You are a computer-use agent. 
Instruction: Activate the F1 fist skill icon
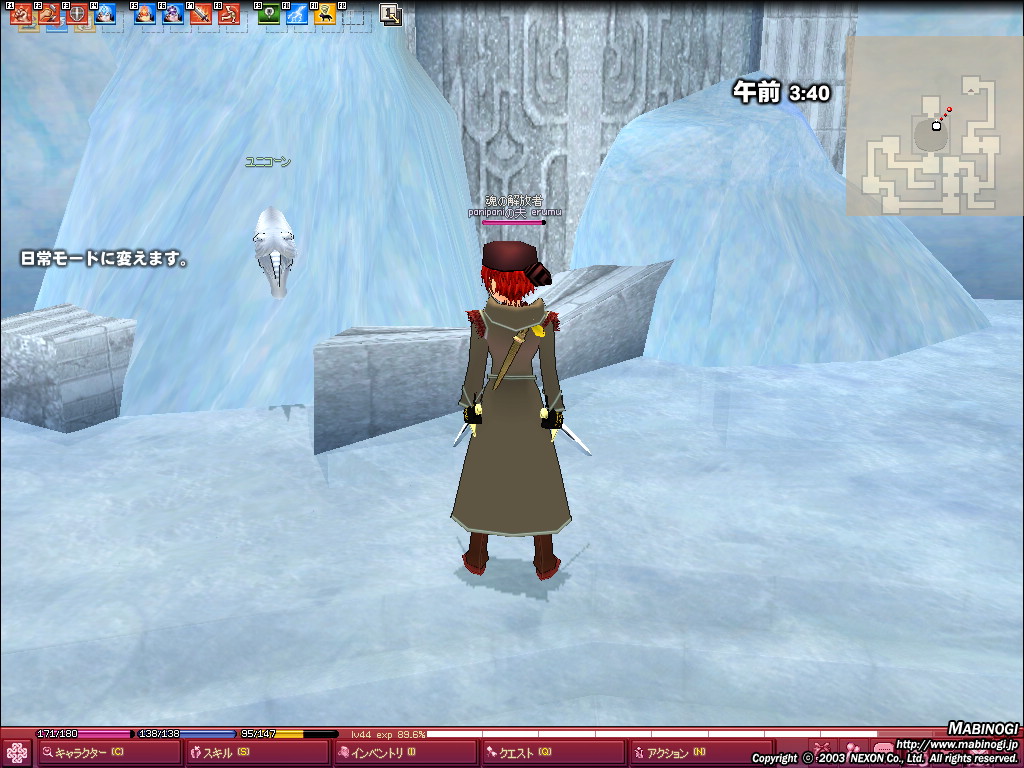coord(22,14)
